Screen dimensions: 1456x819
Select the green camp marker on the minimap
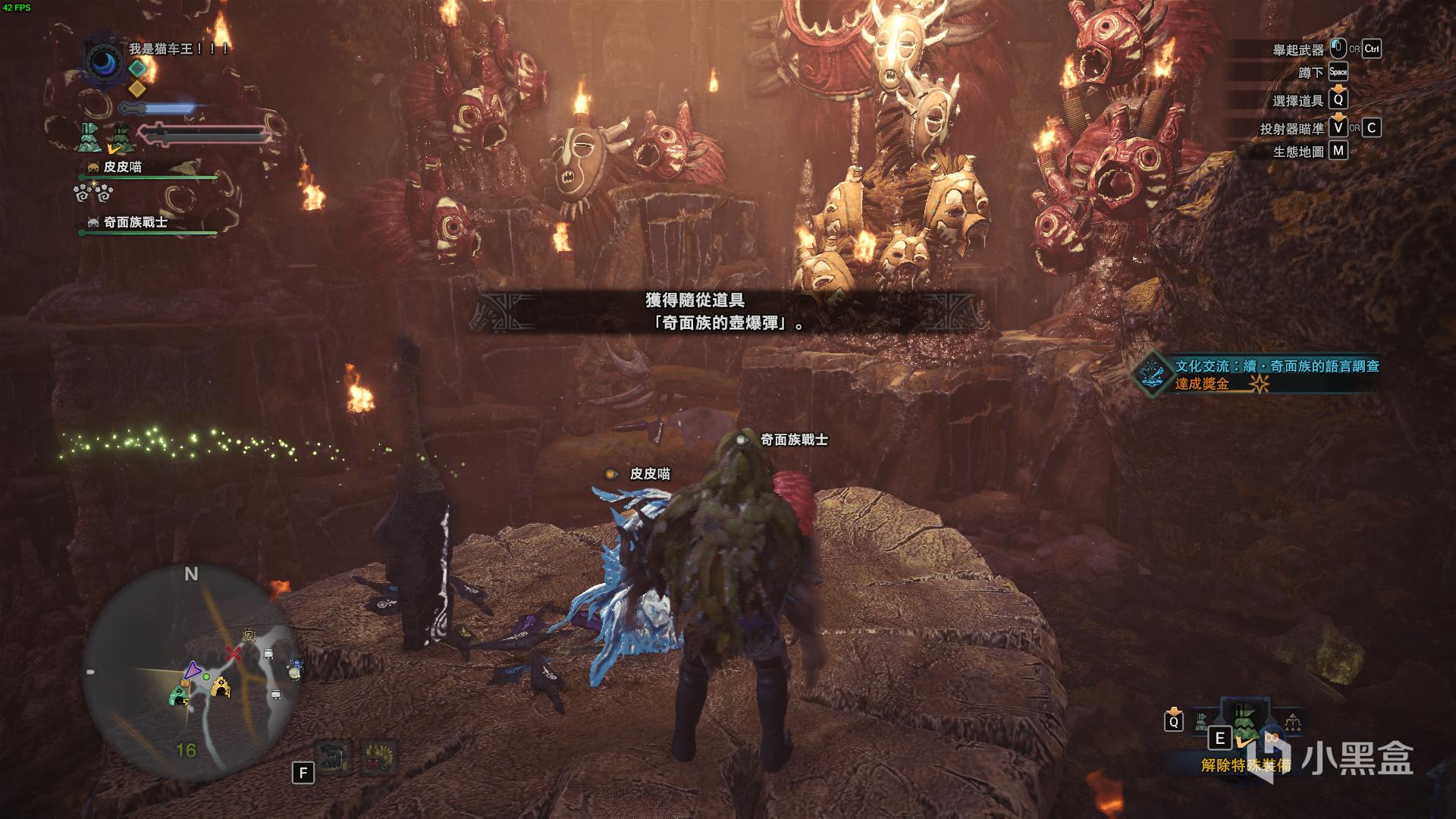pos(179,695)
